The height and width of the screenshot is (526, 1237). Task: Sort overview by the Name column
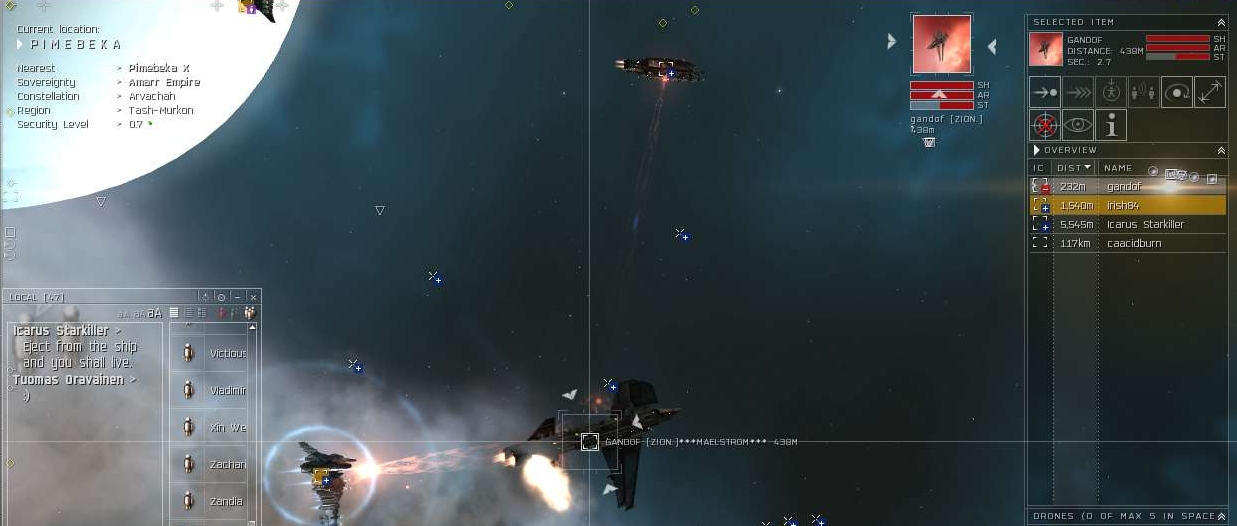(x=1118, y=168)
